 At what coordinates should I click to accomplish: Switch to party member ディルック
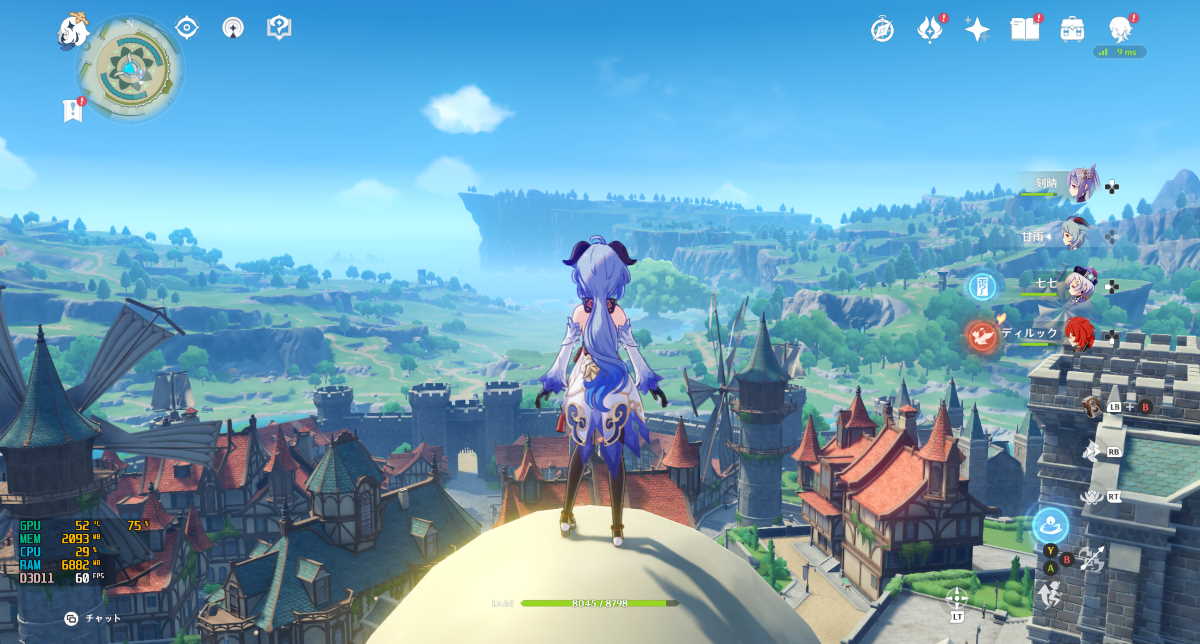coord(1078,334)
